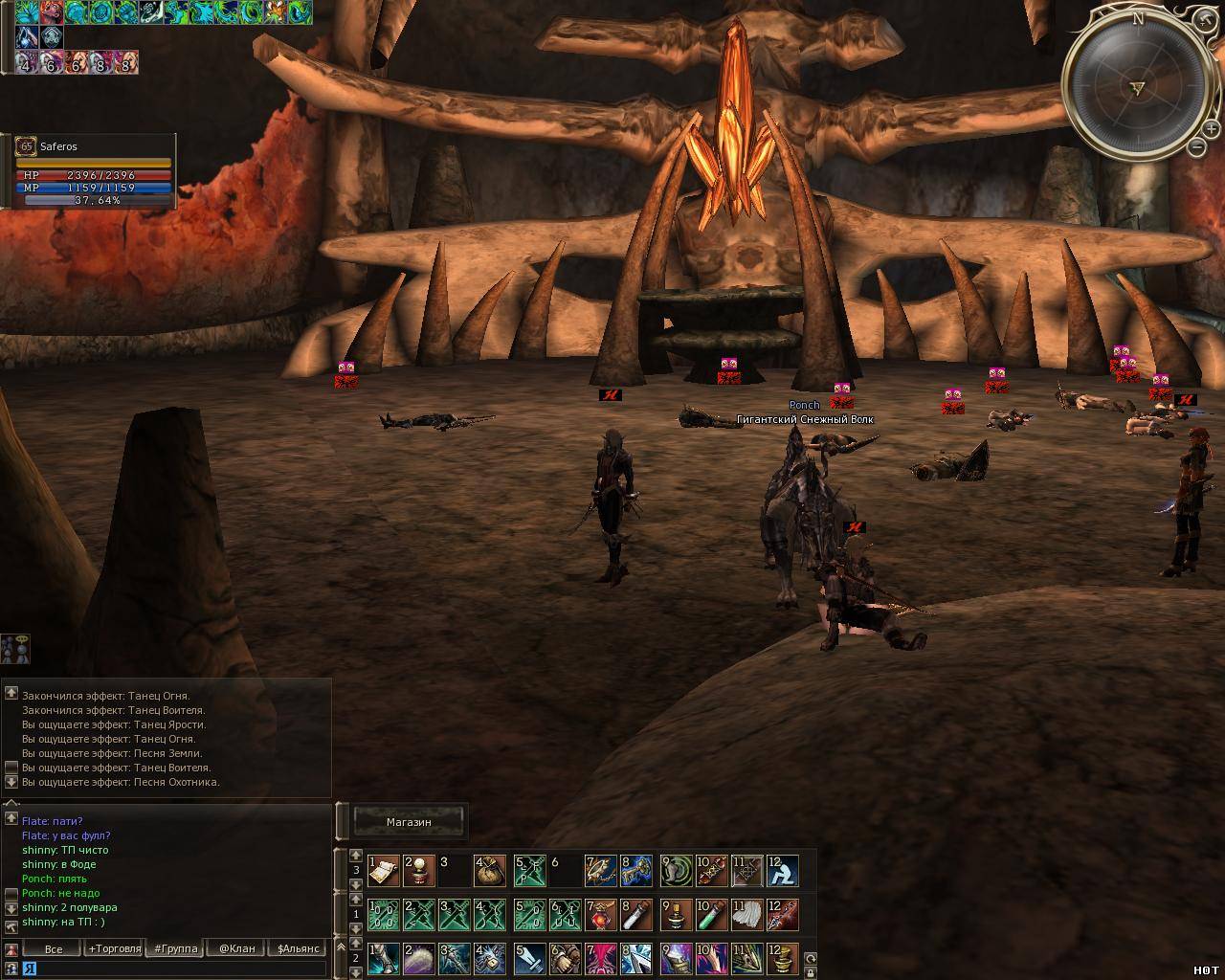
Task: Use the red lantern potion item
Action: point(600,916)
